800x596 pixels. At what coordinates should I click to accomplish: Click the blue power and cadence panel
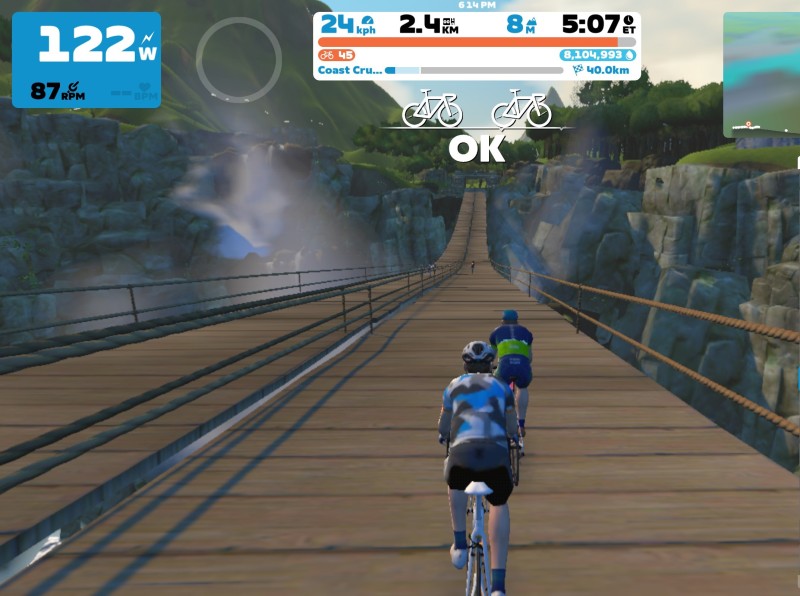click(x=86, y=60)
